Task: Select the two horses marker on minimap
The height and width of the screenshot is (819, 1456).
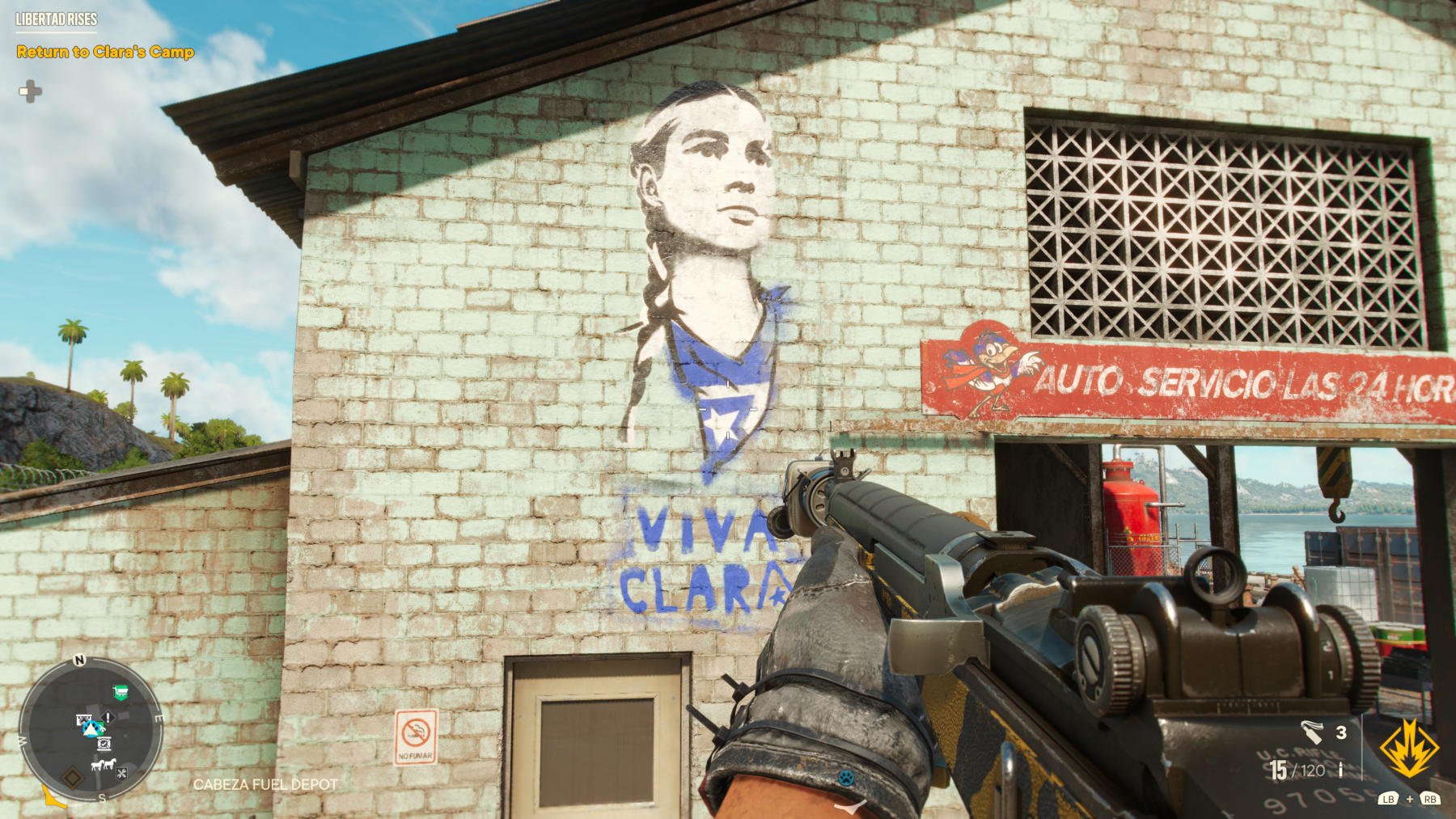Action: (103, 764)
